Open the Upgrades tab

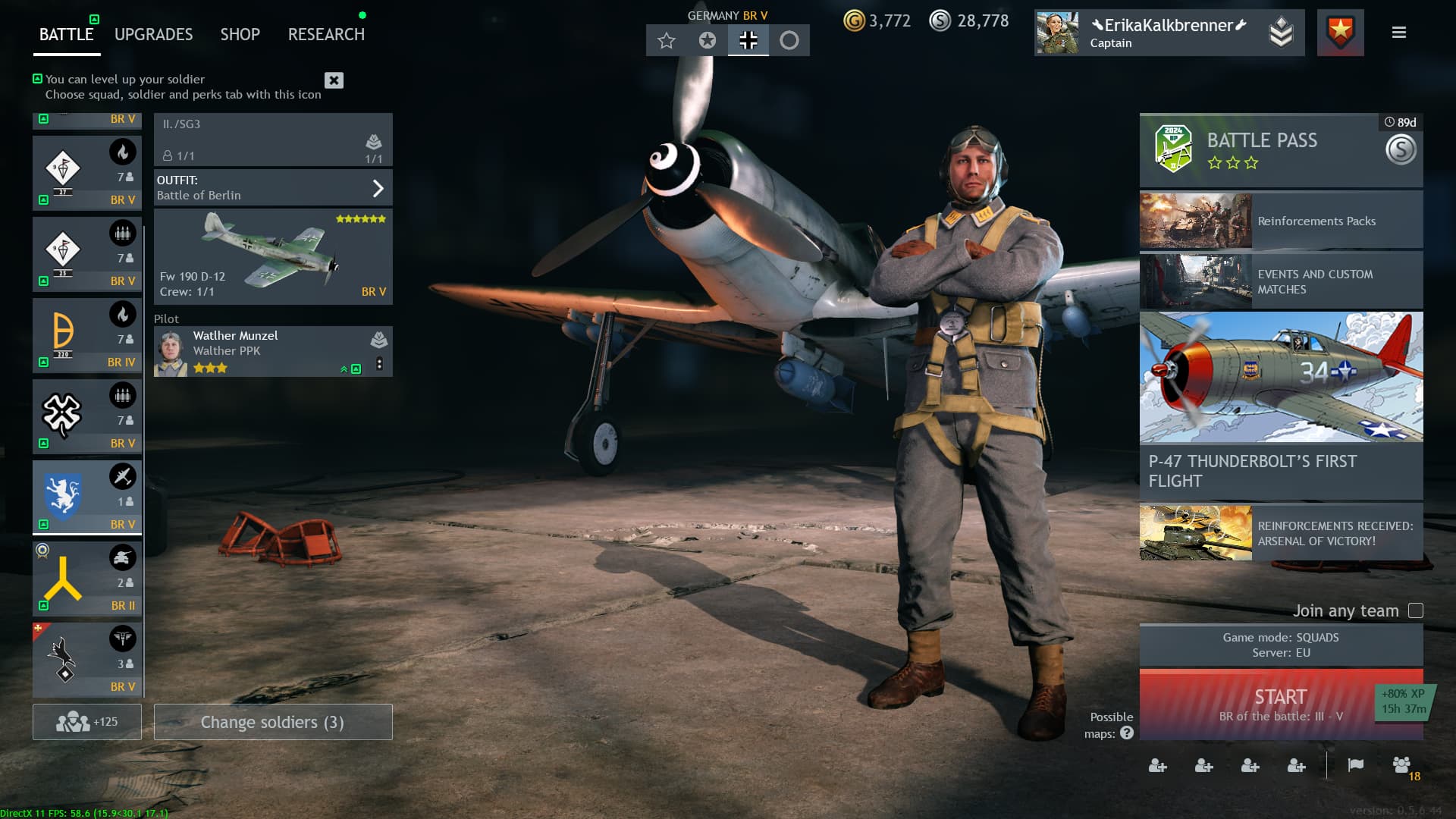pyautogui.click(x=153, y=34)
